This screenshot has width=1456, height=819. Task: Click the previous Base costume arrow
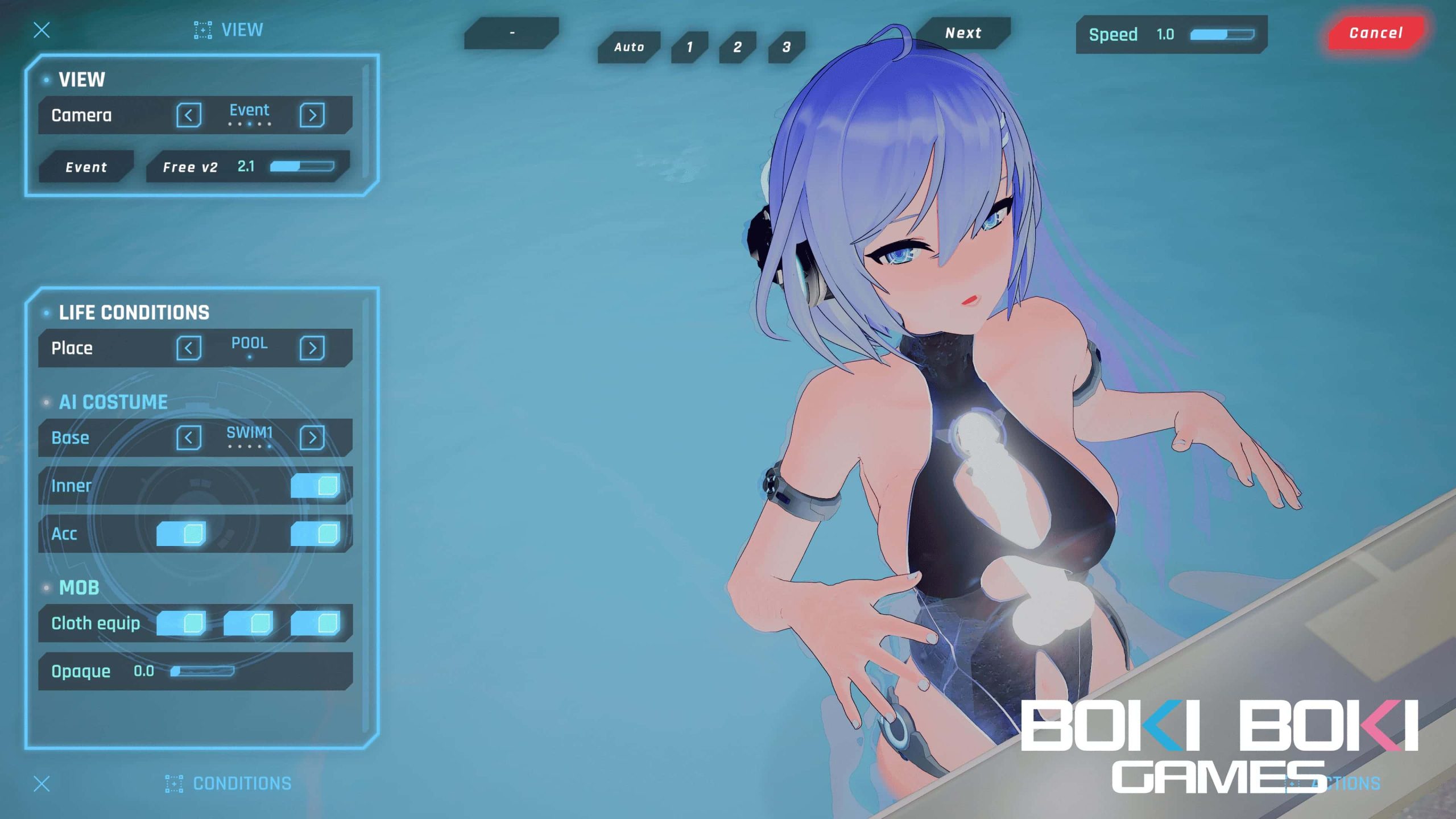(188, 437)
